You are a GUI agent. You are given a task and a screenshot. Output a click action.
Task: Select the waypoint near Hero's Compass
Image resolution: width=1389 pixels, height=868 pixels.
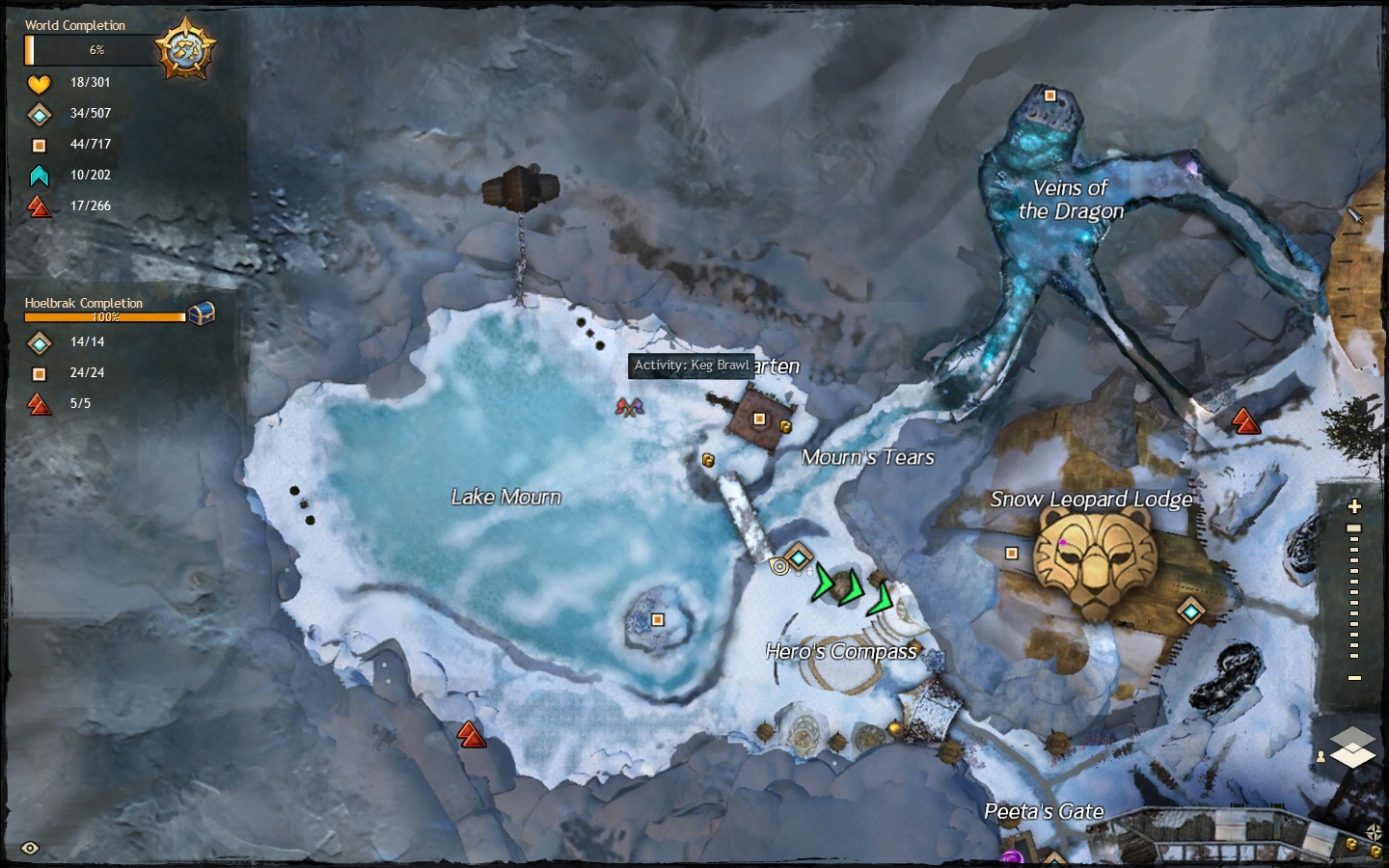tap(799, 556)
